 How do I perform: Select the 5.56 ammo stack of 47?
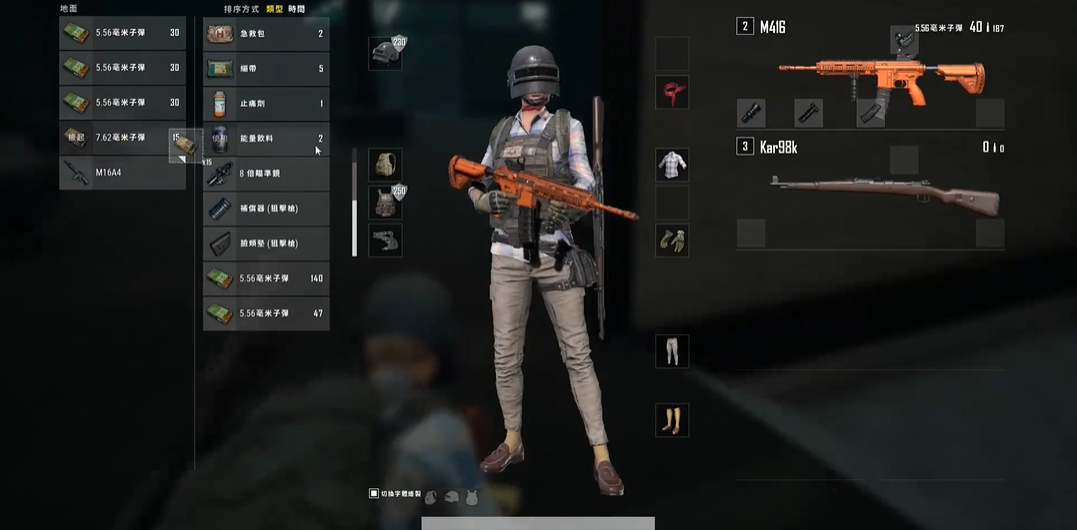pyautogui.click(x=266, y=313)
